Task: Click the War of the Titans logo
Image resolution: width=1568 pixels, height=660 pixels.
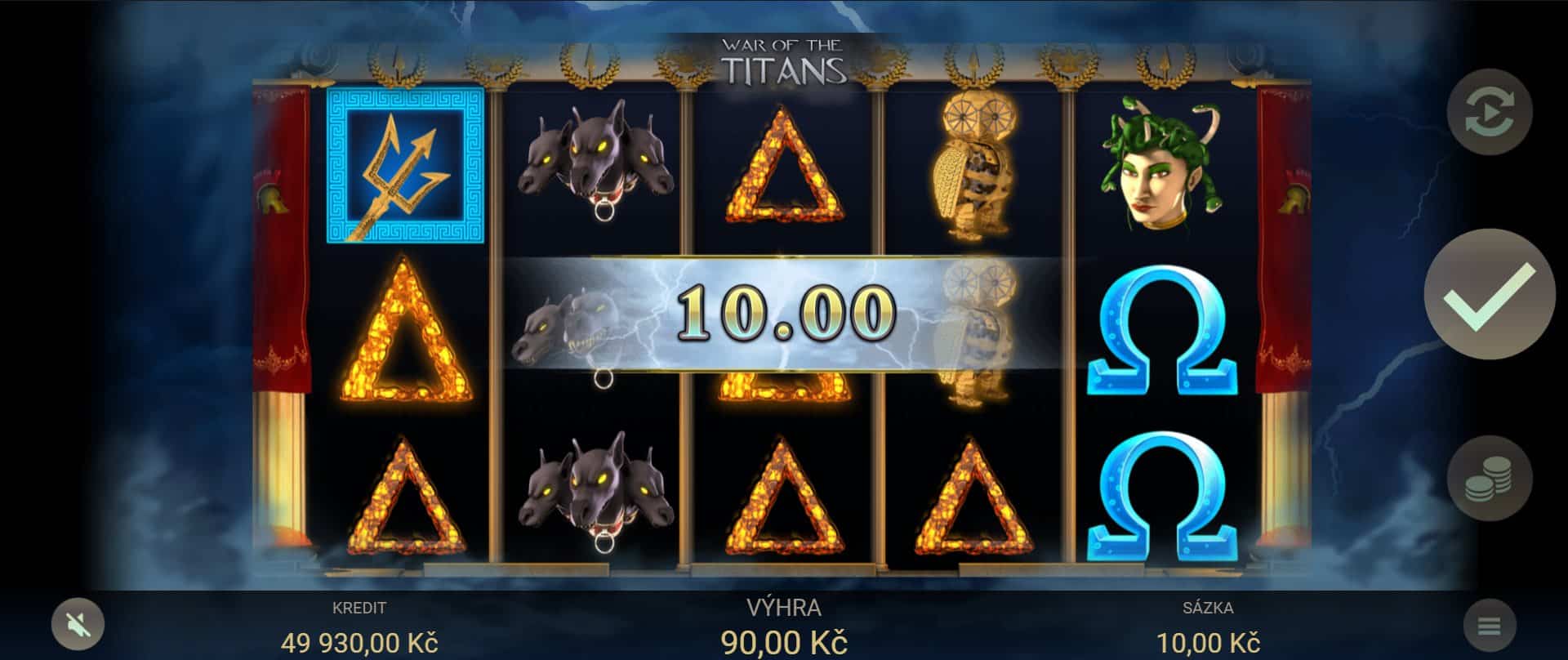Action: (784, 57)
